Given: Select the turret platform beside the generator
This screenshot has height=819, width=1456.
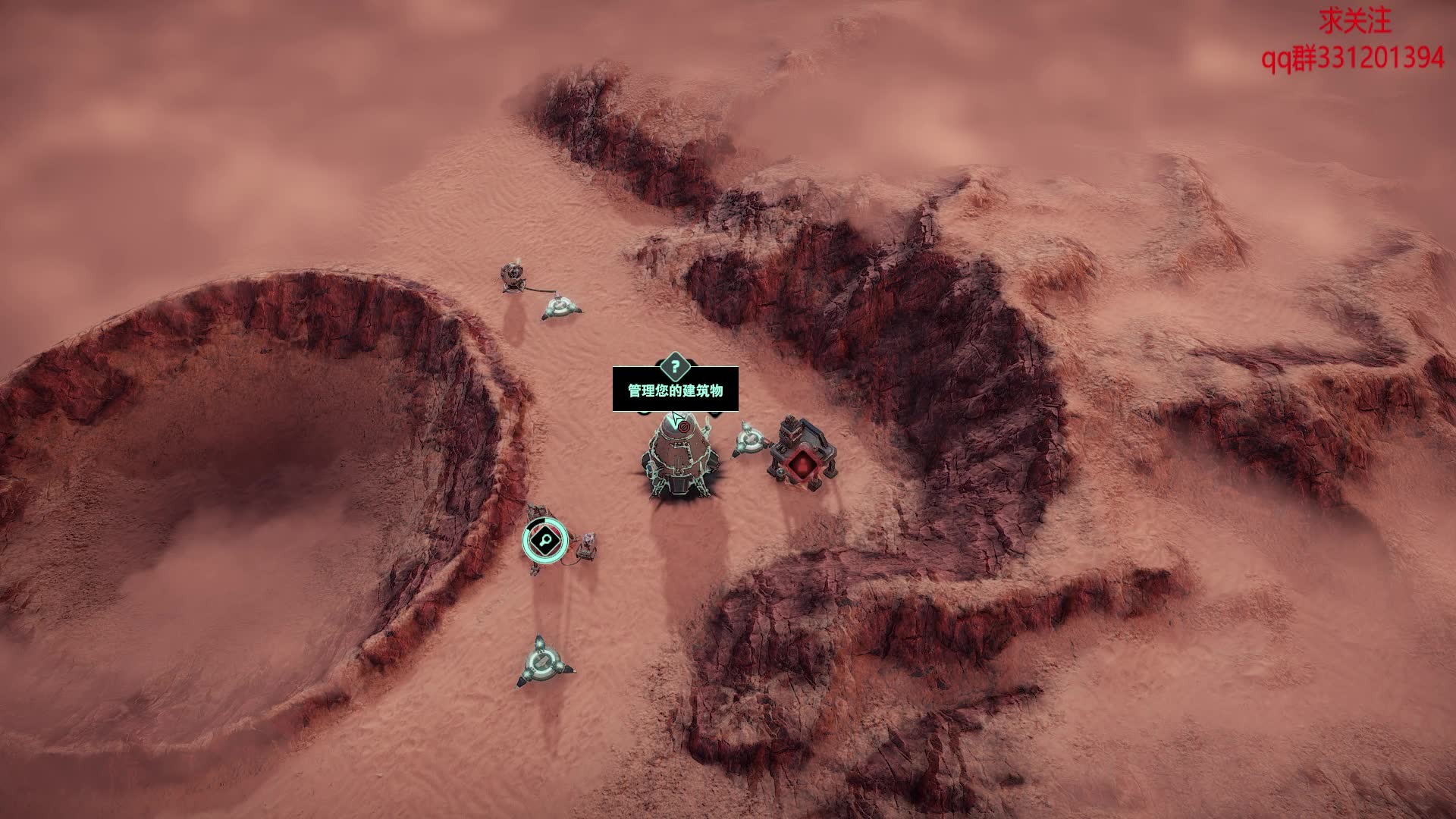Looking at the screenshot, I should [749, 441].
